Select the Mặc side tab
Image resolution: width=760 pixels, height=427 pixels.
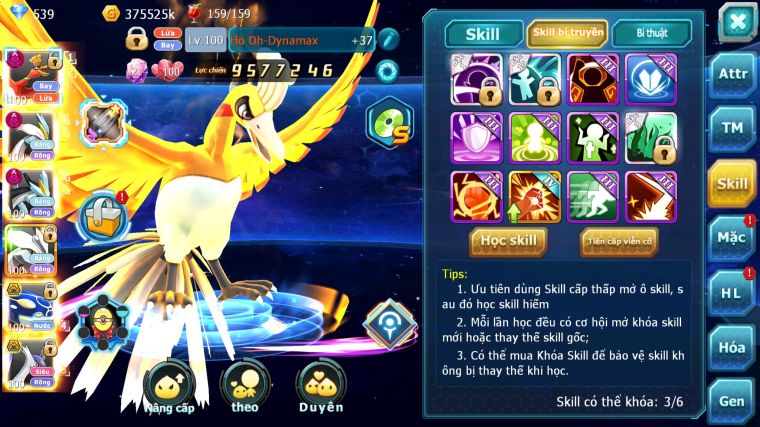[732, 237]
